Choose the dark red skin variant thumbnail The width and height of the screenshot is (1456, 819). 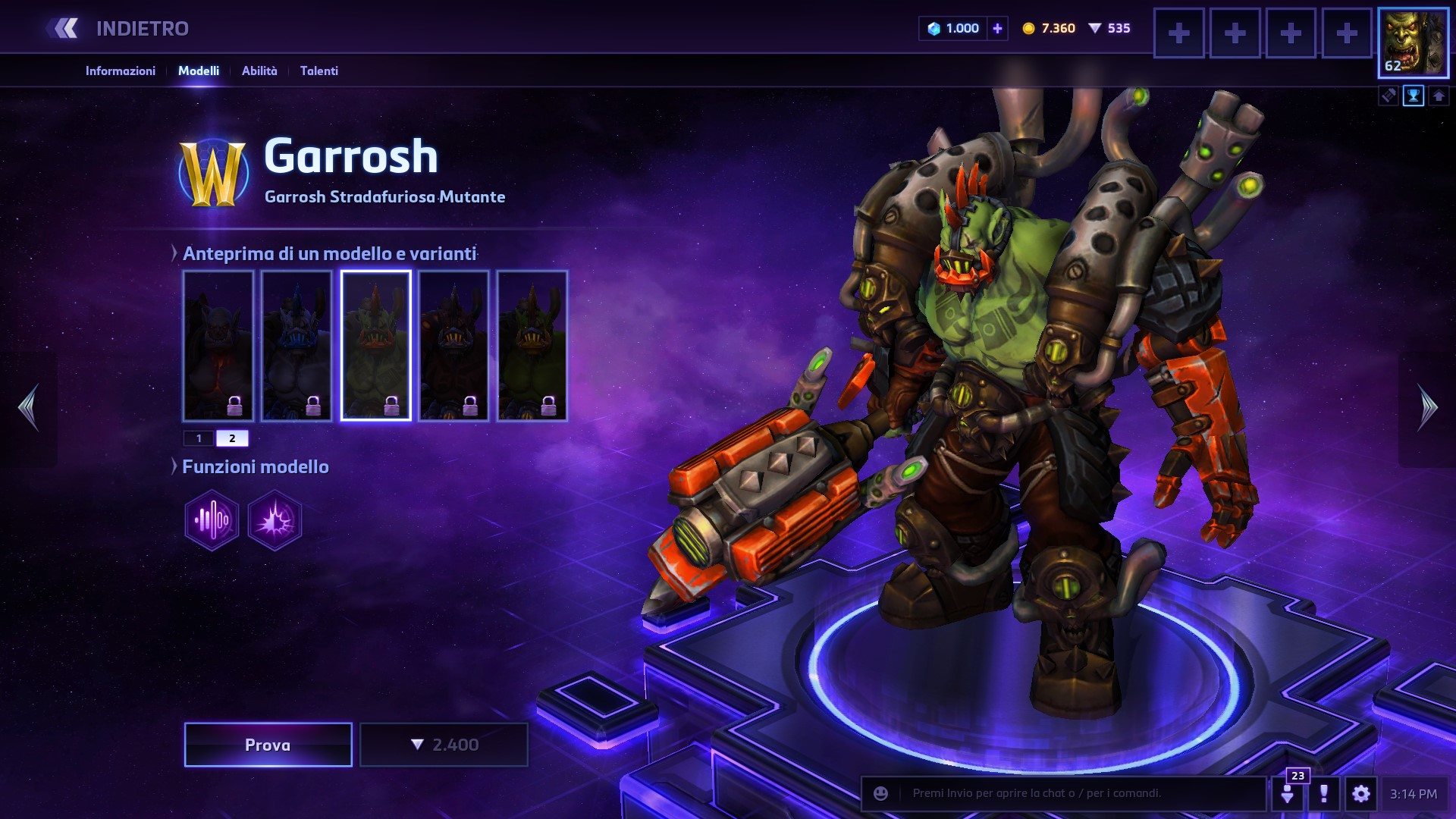(453, 345)
